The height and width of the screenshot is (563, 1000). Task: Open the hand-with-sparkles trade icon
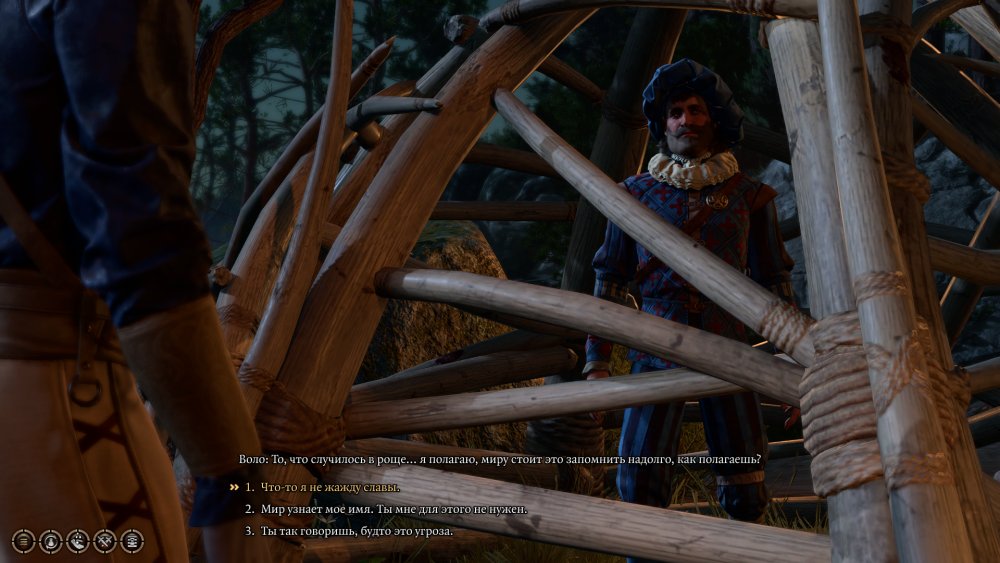tap(77, 541)
